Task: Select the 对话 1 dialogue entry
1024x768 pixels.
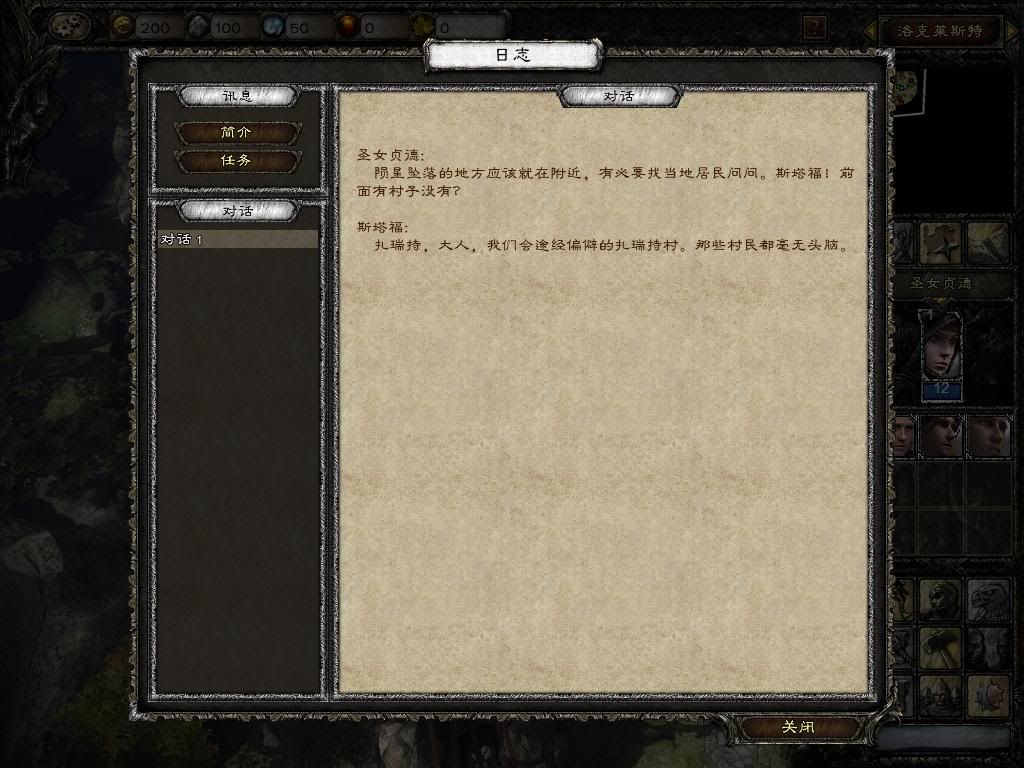Action: (x=238, y=240)
